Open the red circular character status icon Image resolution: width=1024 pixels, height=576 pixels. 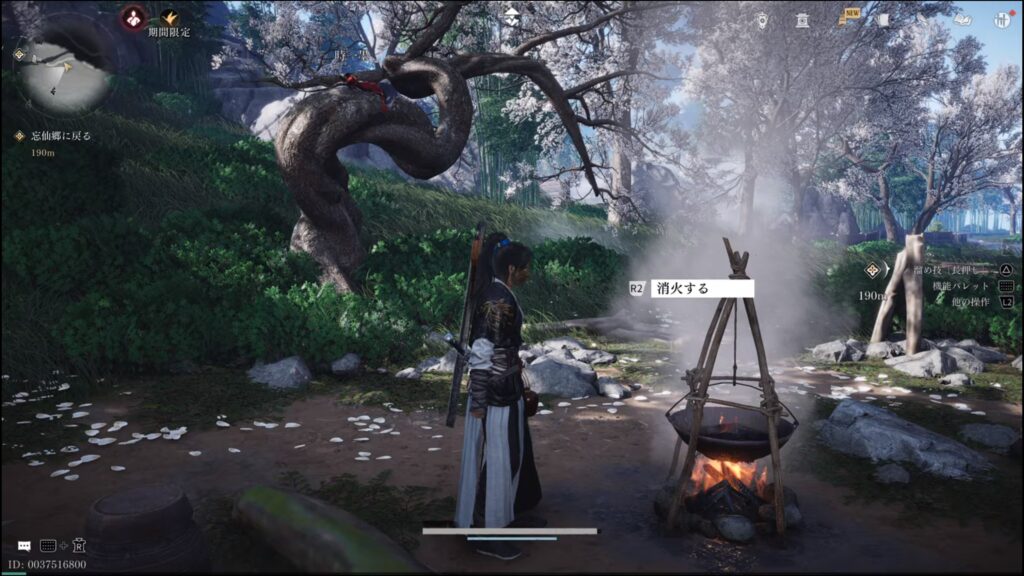(x=132, y=16)
